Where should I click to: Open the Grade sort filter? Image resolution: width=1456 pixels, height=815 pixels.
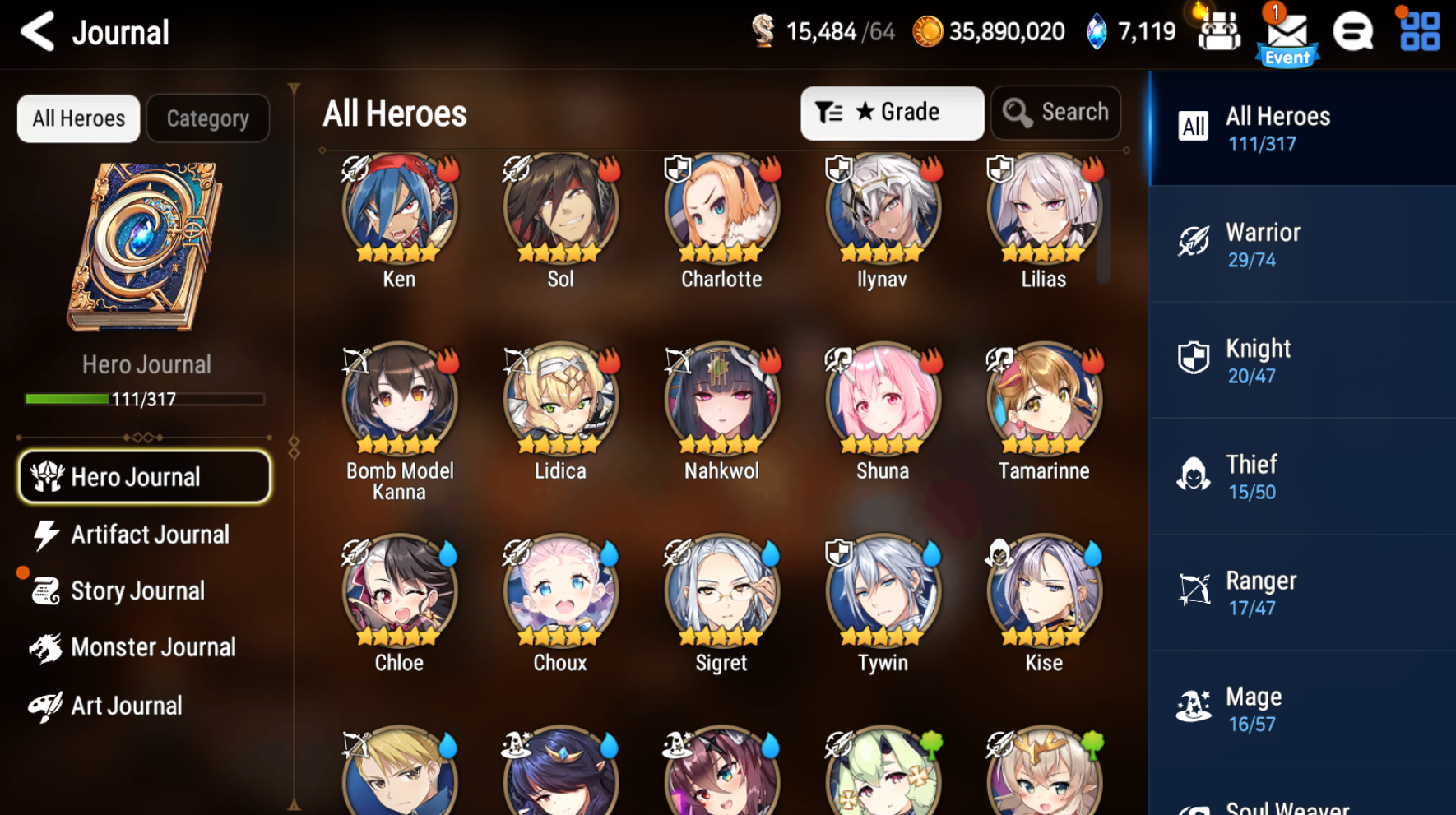coord(892,113)
